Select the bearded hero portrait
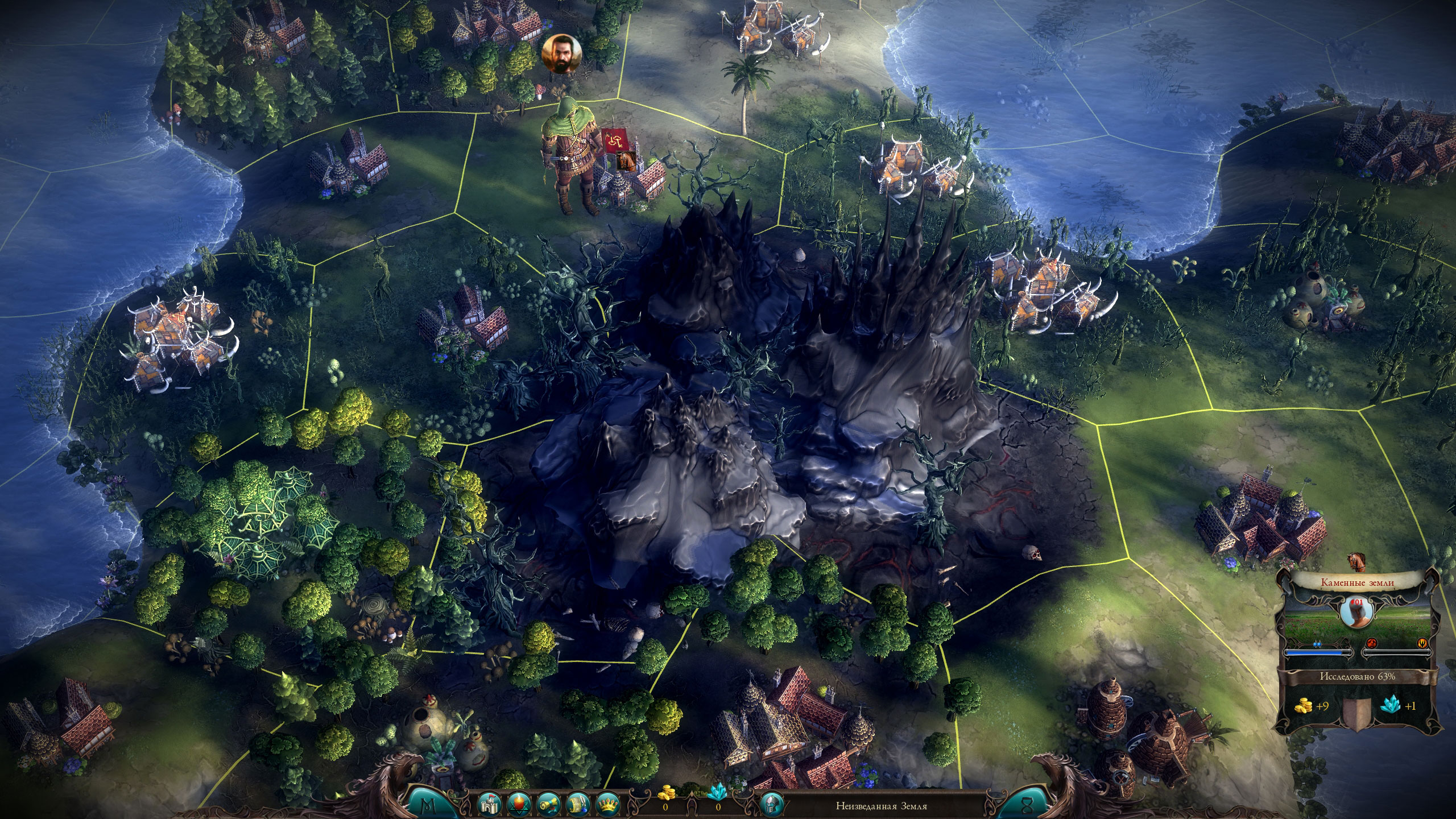 coord(561,54)
